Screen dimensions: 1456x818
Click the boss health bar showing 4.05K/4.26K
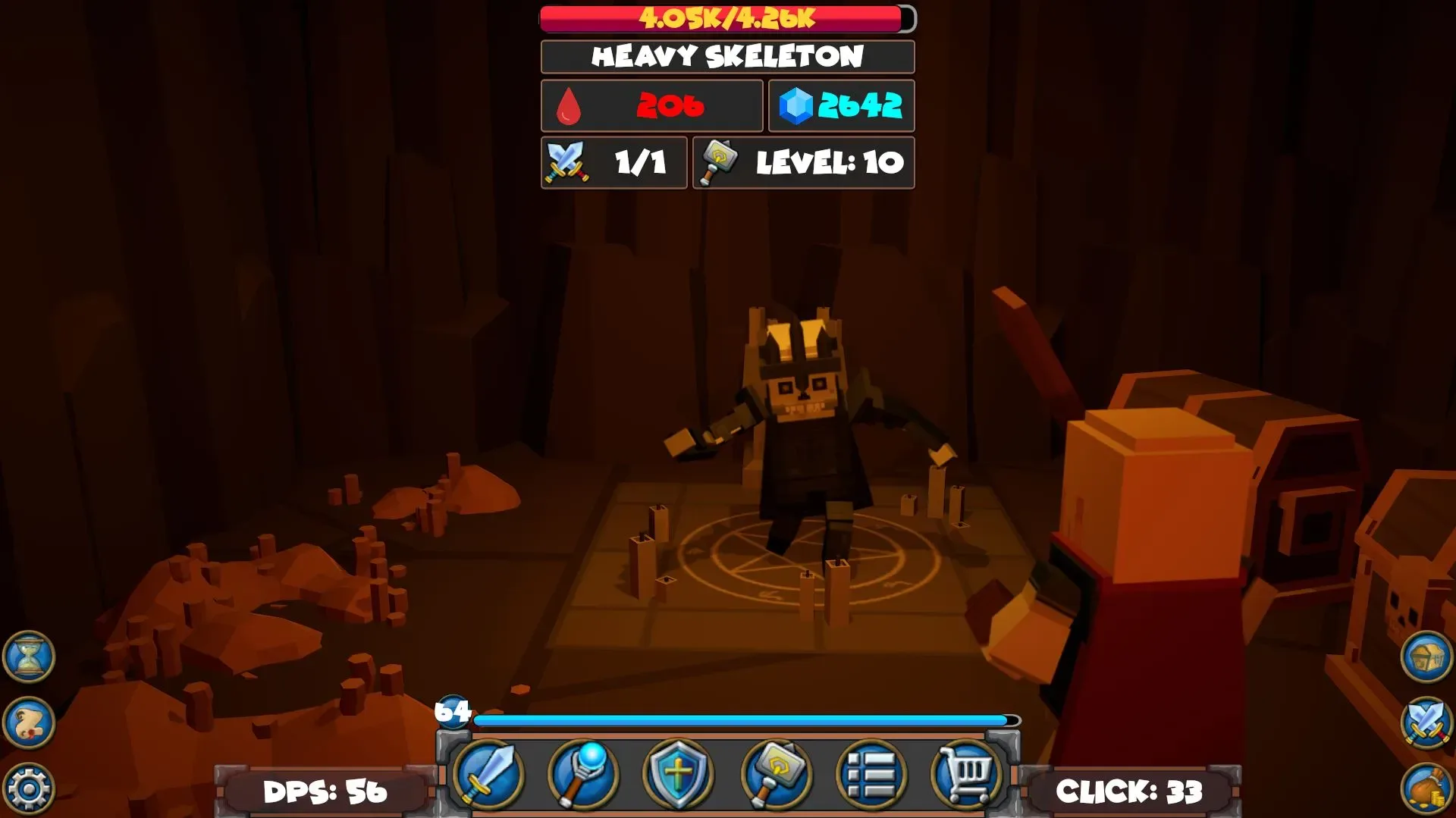pos(724,18)
